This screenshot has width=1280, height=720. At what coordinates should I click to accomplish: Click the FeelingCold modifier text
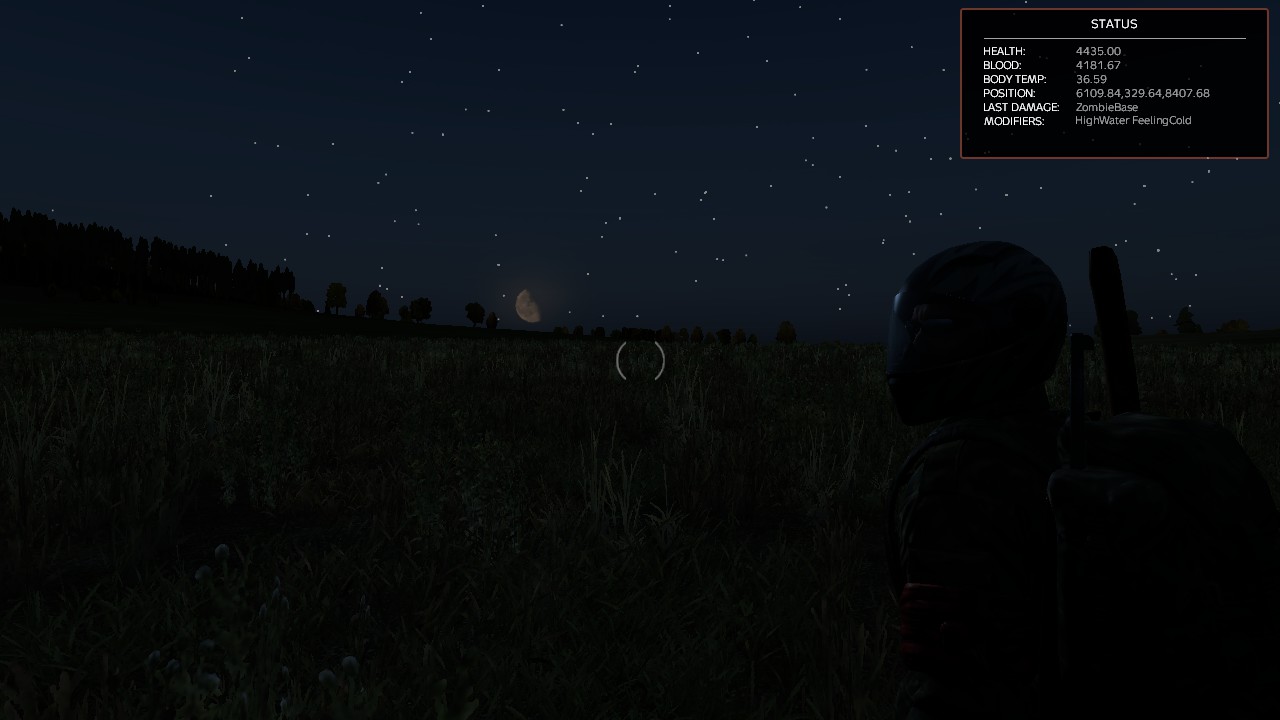click(x=1160, y=120)
